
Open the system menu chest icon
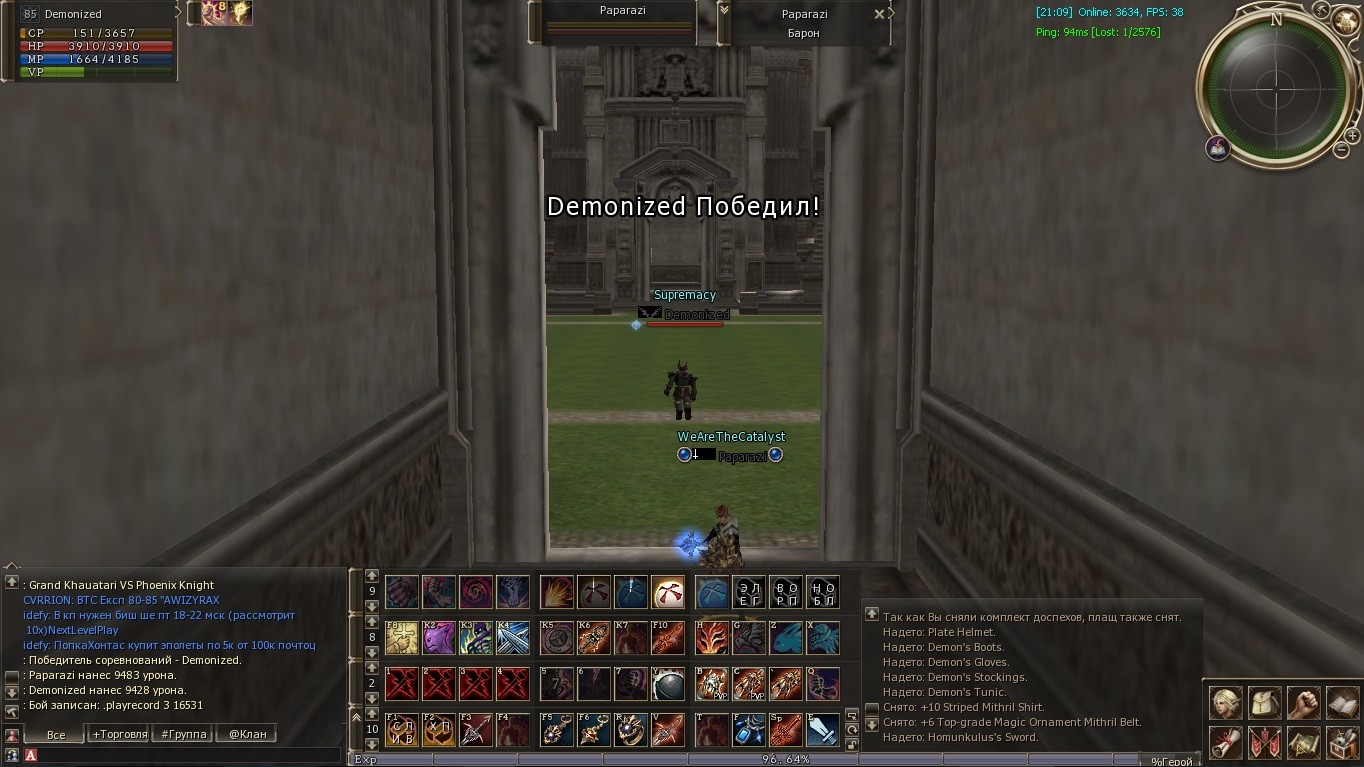1342,743
